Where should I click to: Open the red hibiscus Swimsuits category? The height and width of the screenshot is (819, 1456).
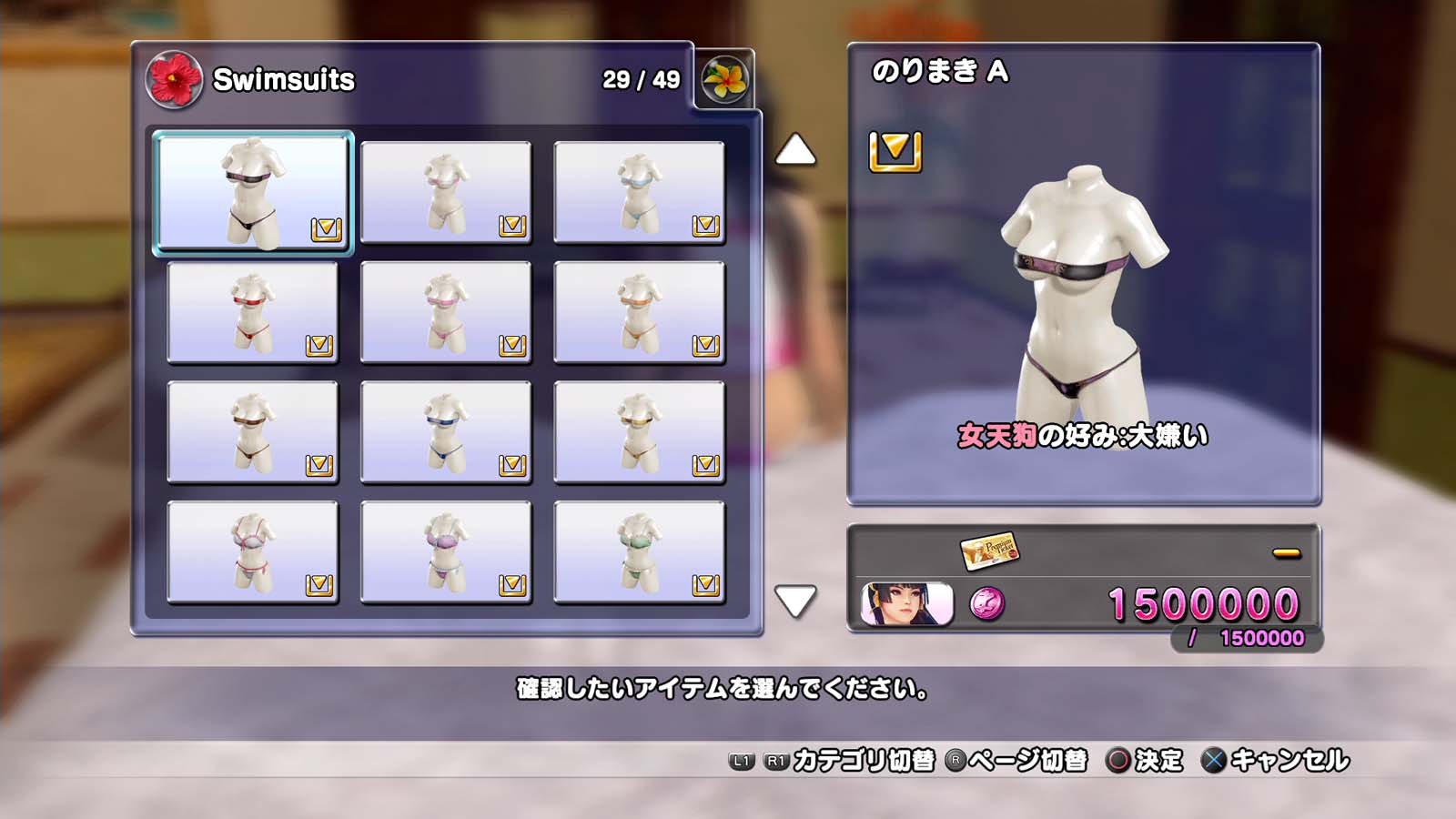pyautogui.click(x=174, y=80)
